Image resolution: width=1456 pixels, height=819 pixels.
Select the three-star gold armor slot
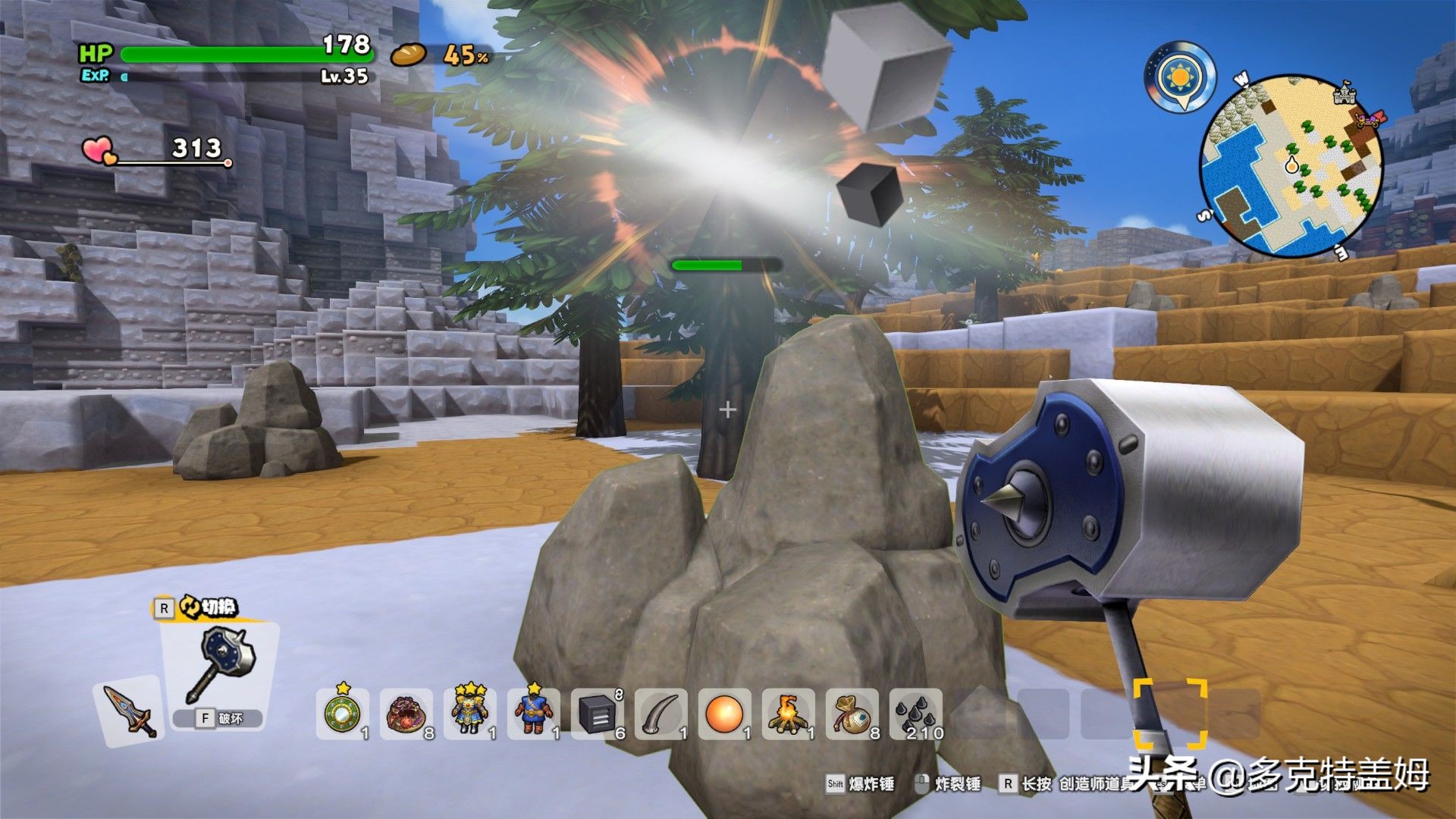pos(469,714)
